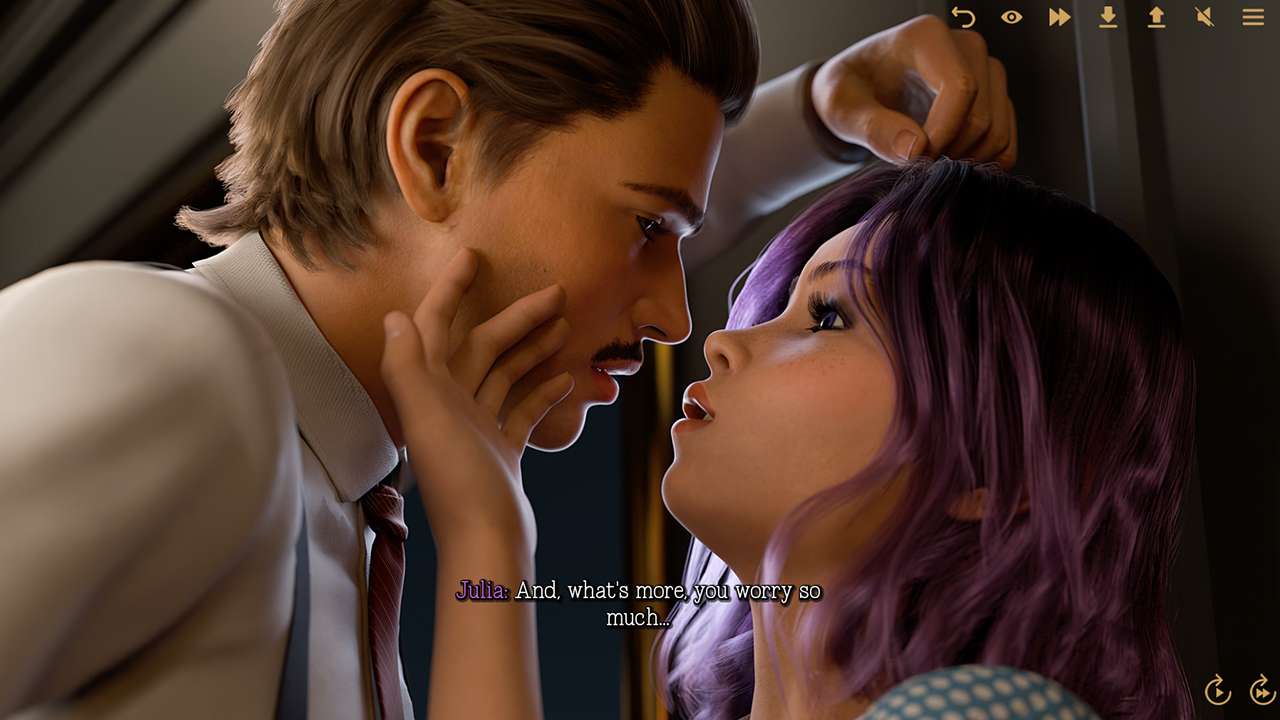Load game via the upload arrow icon
The image size is (1280, 720).
(1156, 17)
